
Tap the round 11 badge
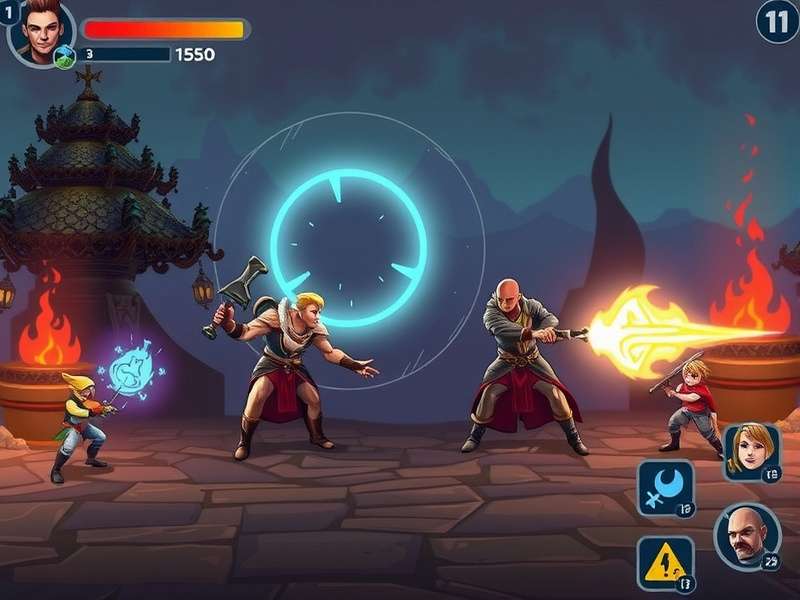(x=777, y=20)
